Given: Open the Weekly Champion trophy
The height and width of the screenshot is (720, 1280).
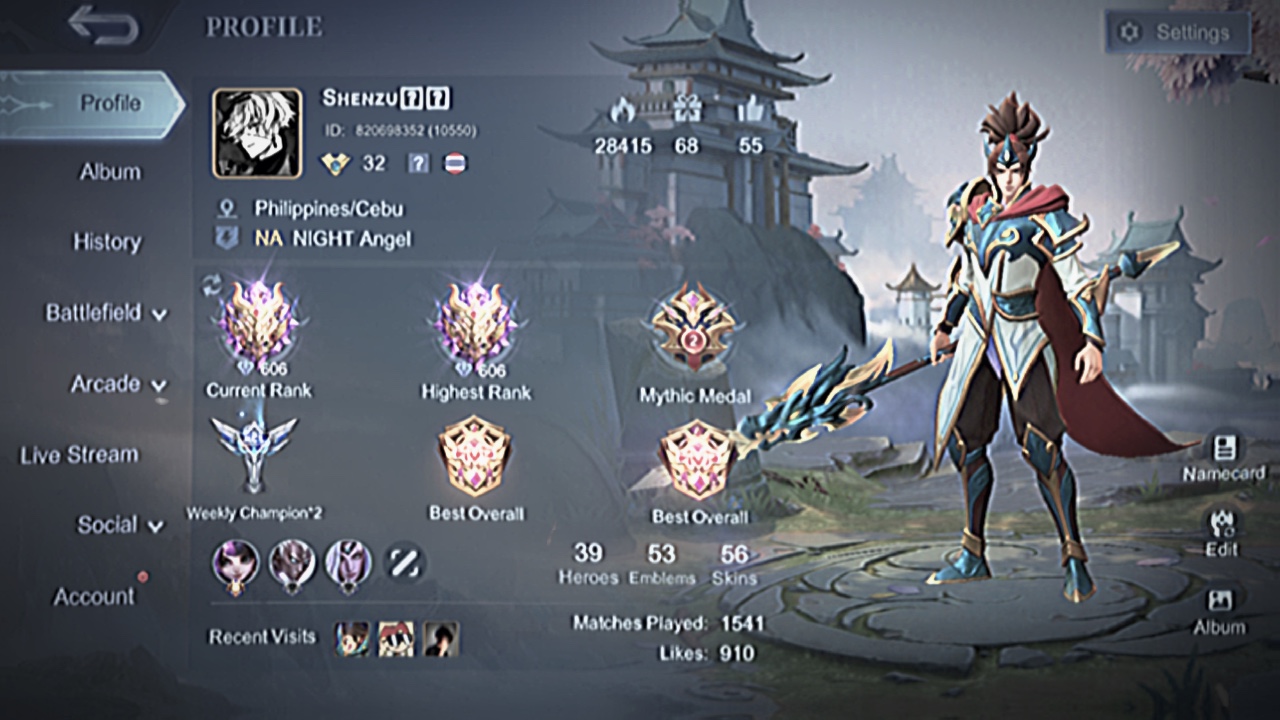Looking at the screenshot, I should pos(254,455).
